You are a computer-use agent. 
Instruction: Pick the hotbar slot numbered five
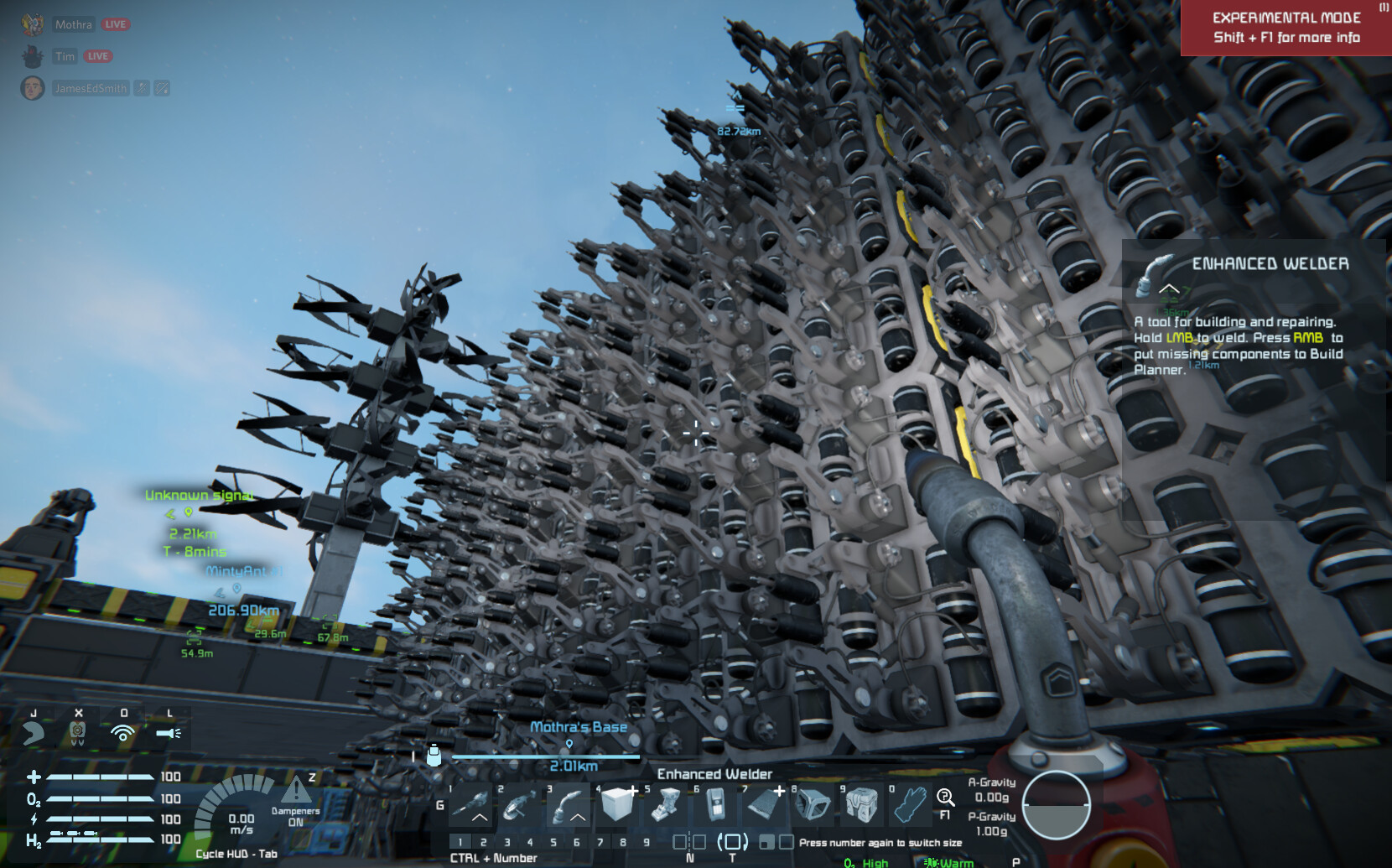point(667,806)
